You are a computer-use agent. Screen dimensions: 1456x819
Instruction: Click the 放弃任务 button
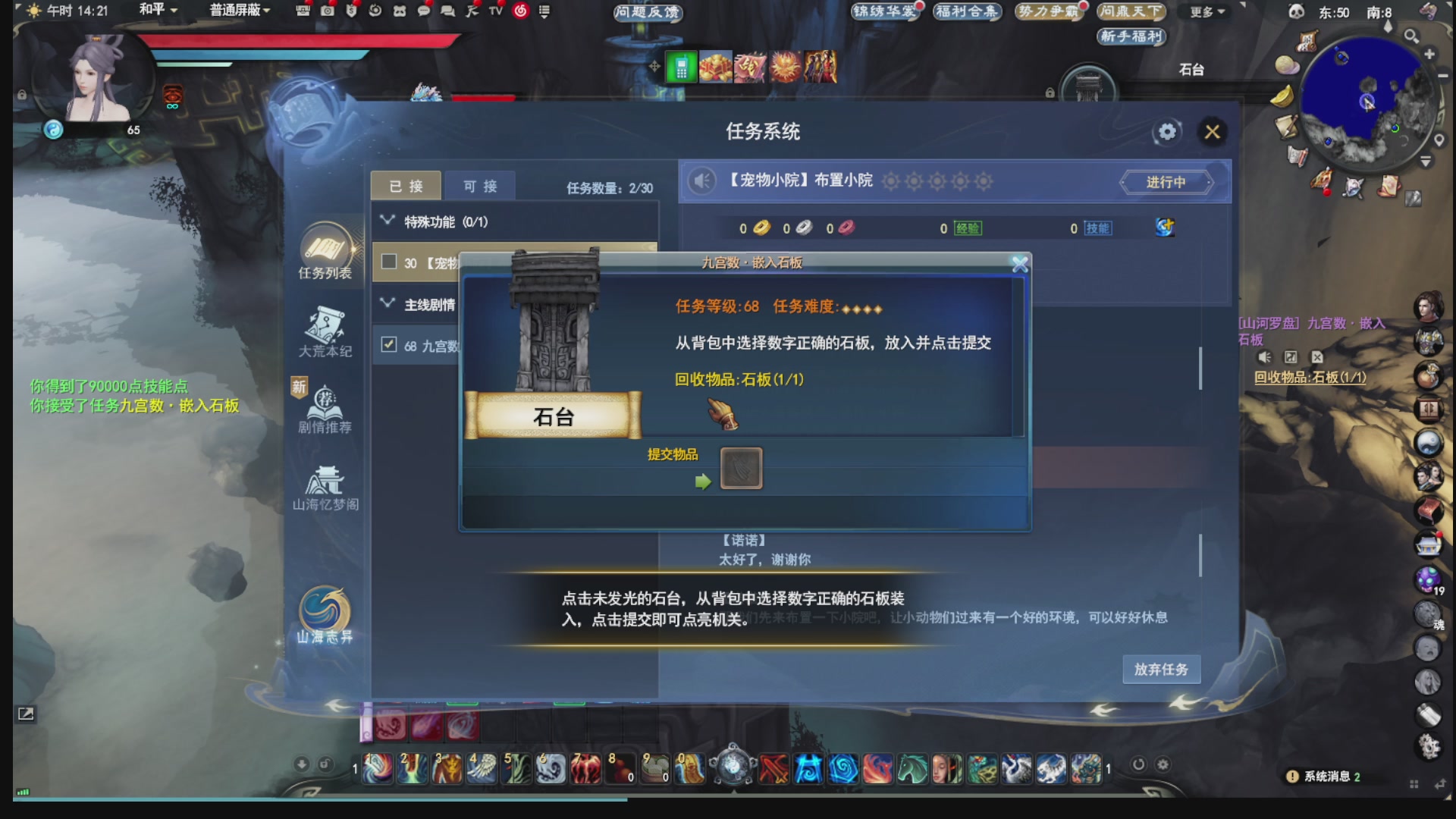(x=1160, y=669)
